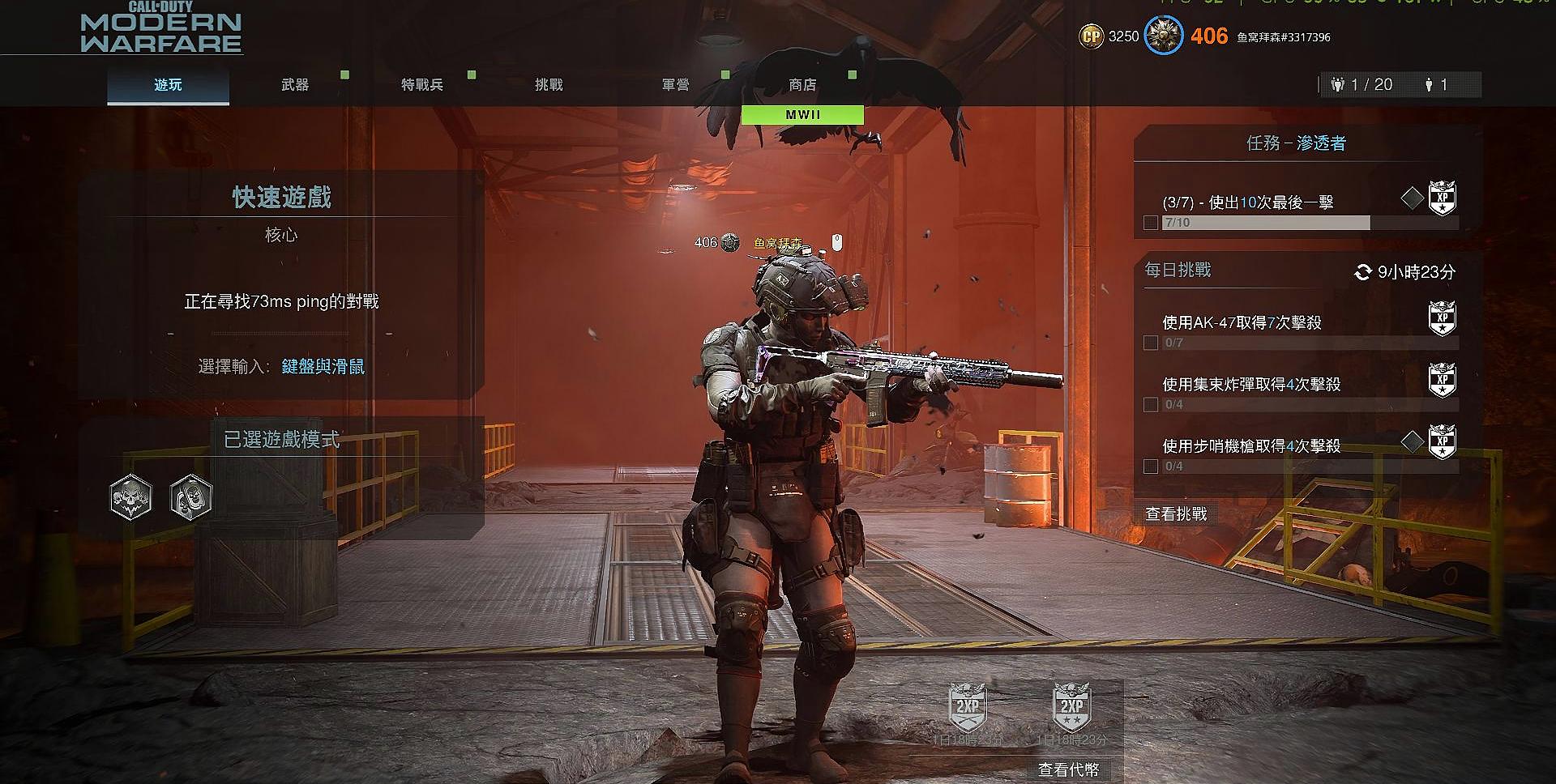This screenshot has width=1556, height=784.
Task: Open the 任務 – 滲透者 mission panel
Action: coord(1295,143)
